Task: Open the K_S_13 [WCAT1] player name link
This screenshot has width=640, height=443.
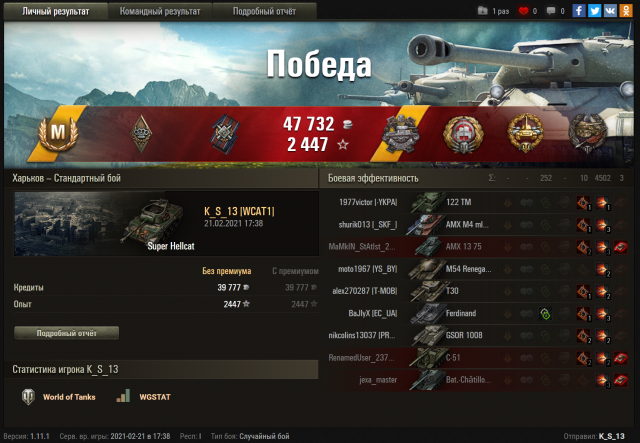Action: point(238,212)
